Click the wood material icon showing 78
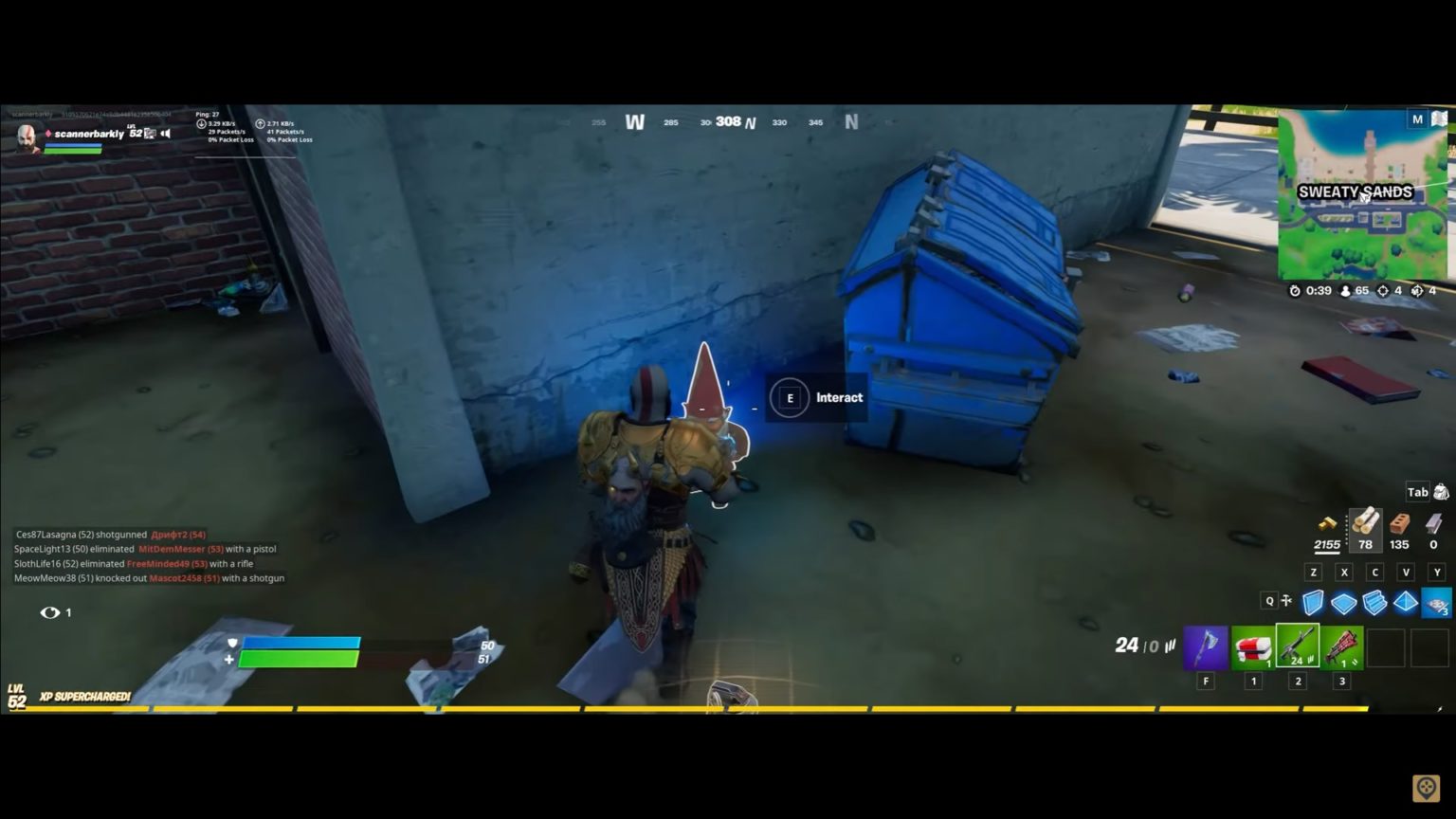Screen dimensions: 1456x819 (x=1365, y=527)
